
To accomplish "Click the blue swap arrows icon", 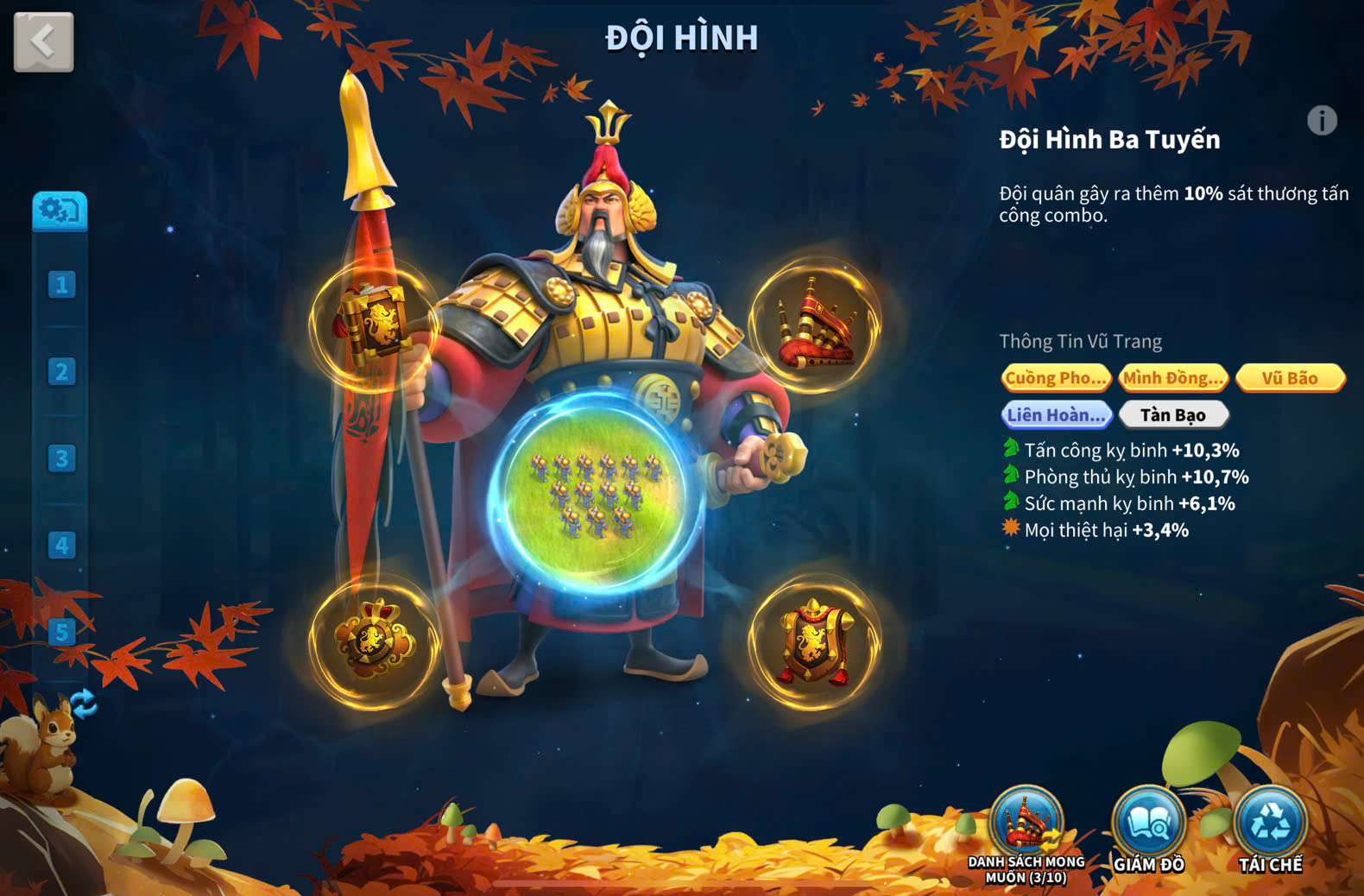I will point(83,704).
